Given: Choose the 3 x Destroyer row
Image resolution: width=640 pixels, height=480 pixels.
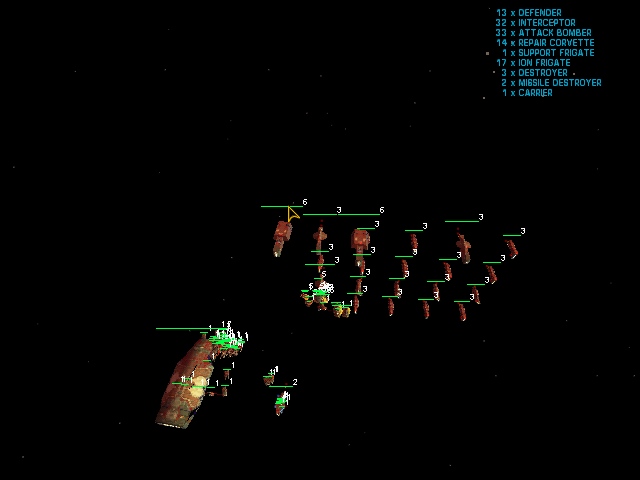Looking at the screenshot, I should click(533, 73).
